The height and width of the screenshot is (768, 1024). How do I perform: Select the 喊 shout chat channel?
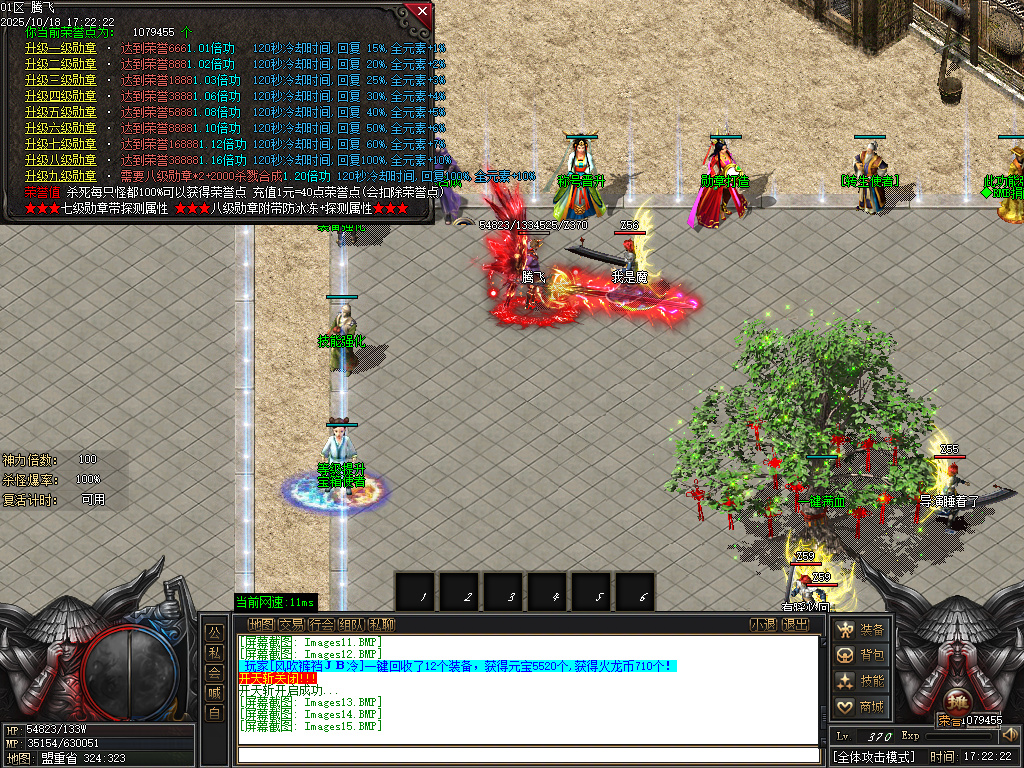pos(214,693)
